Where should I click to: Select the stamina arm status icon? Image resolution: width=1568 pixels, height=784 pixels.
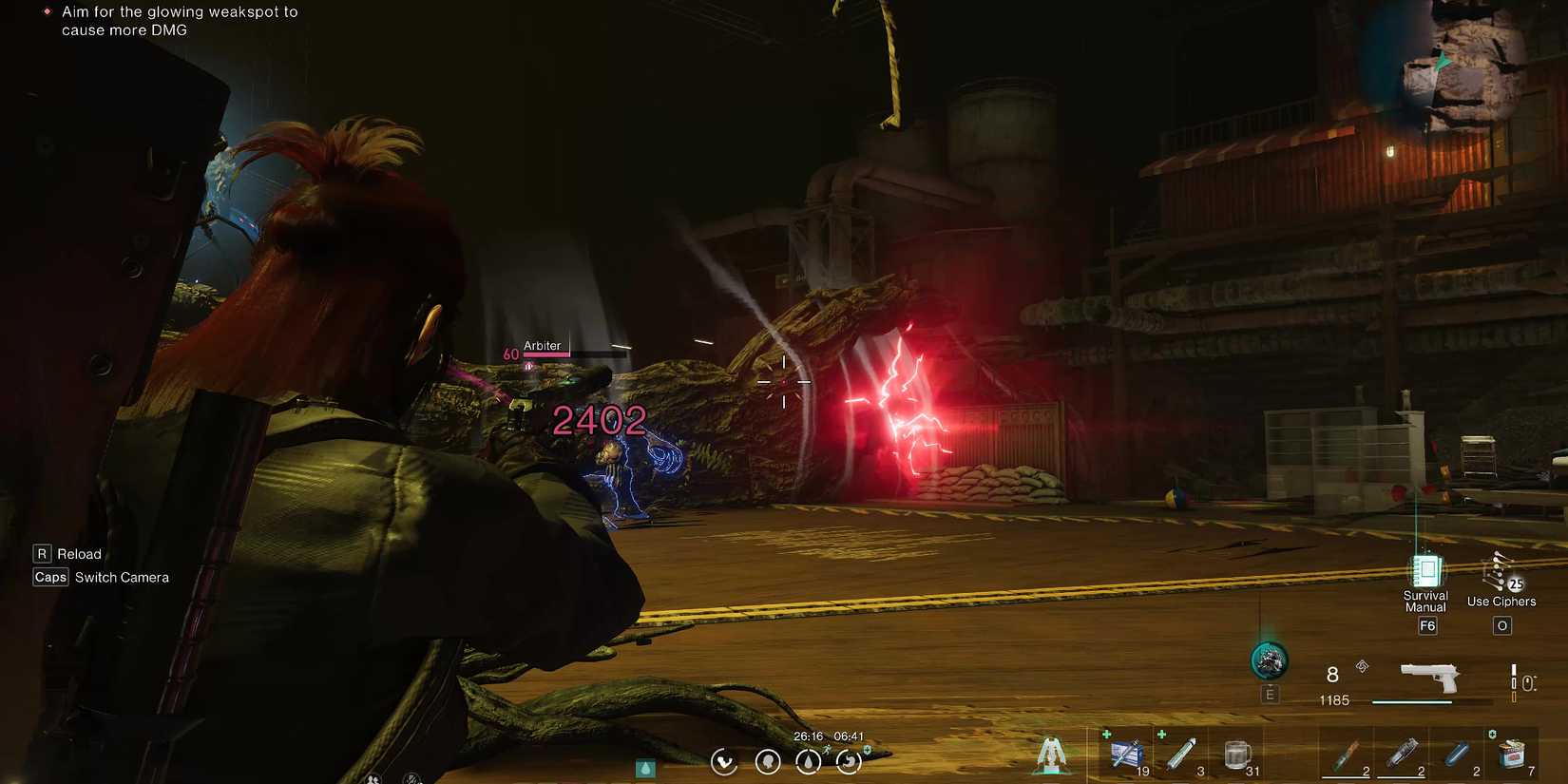pyautogui.click(x=724, y=762)
